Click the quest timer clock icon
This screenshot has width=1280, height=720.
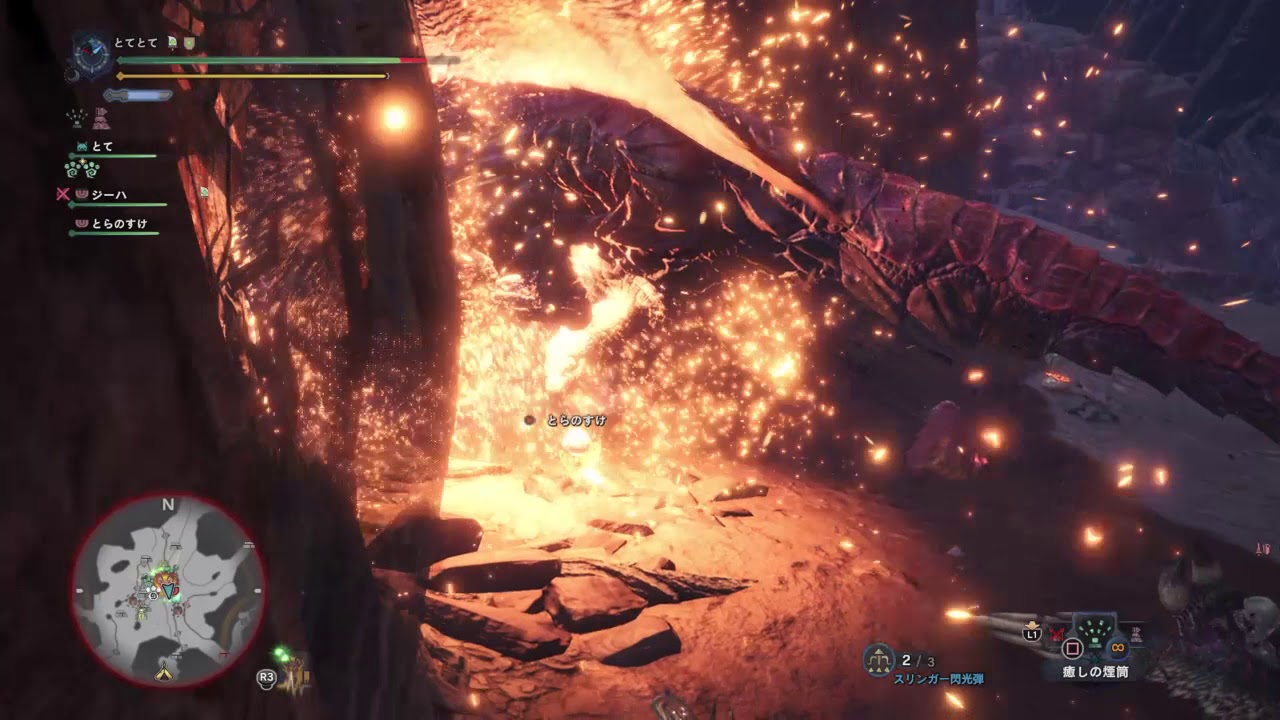92,53
